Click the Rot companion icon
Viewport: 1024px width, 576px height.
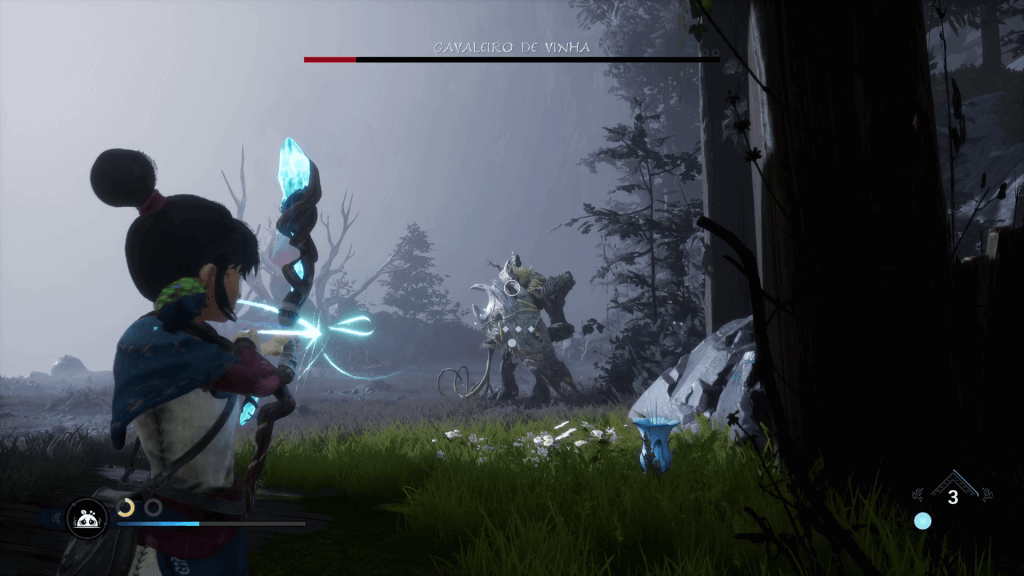point(86,518)
